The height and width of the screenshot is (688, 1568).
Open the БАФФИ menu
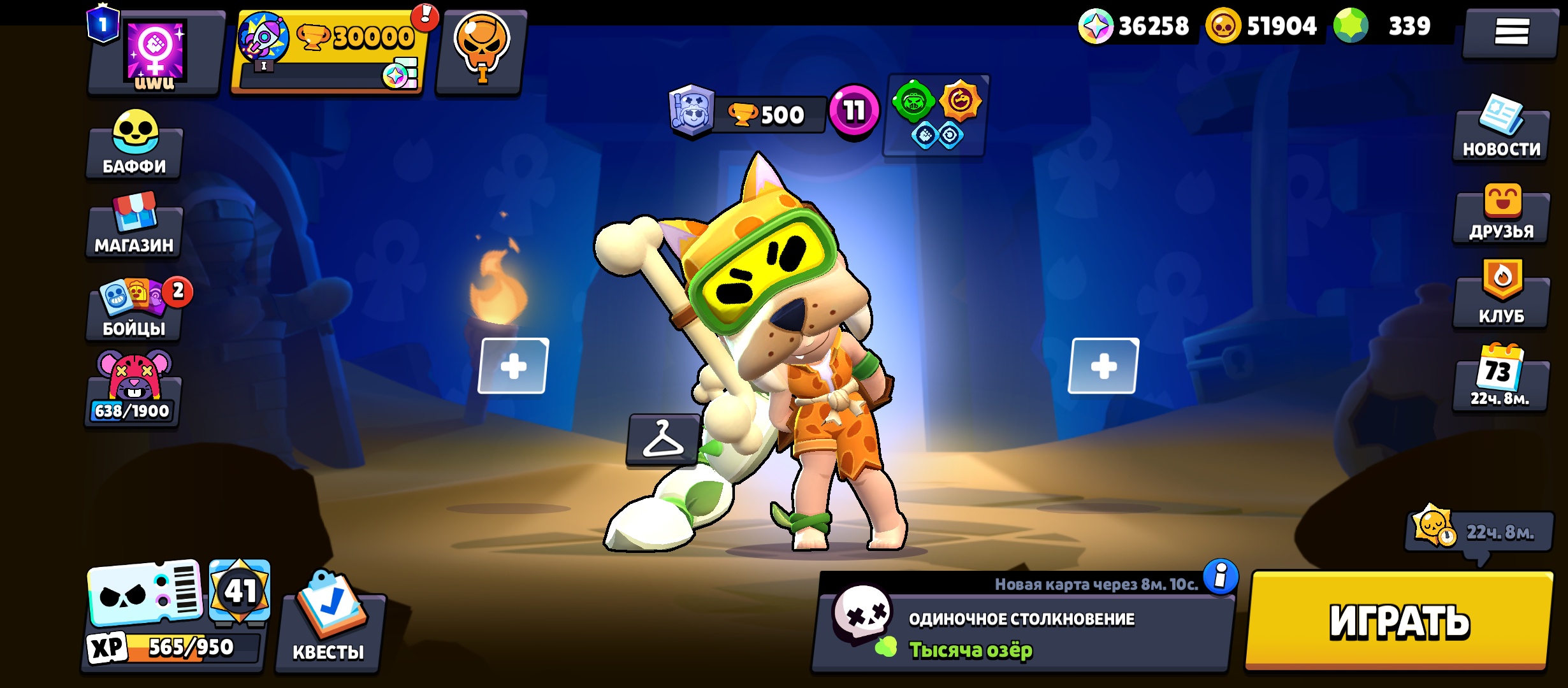(134, 147)
